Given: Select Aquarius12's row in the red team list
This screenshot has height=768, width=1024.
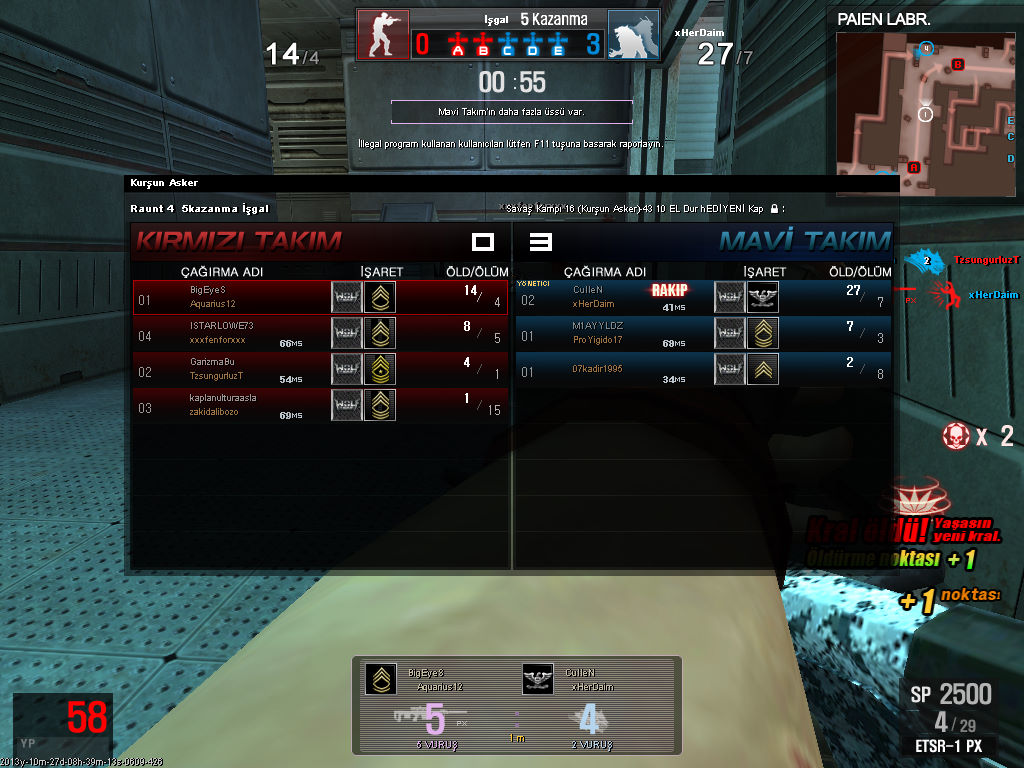Looking at the screenshot, I should pyautogui.click(x=320, y=297).
